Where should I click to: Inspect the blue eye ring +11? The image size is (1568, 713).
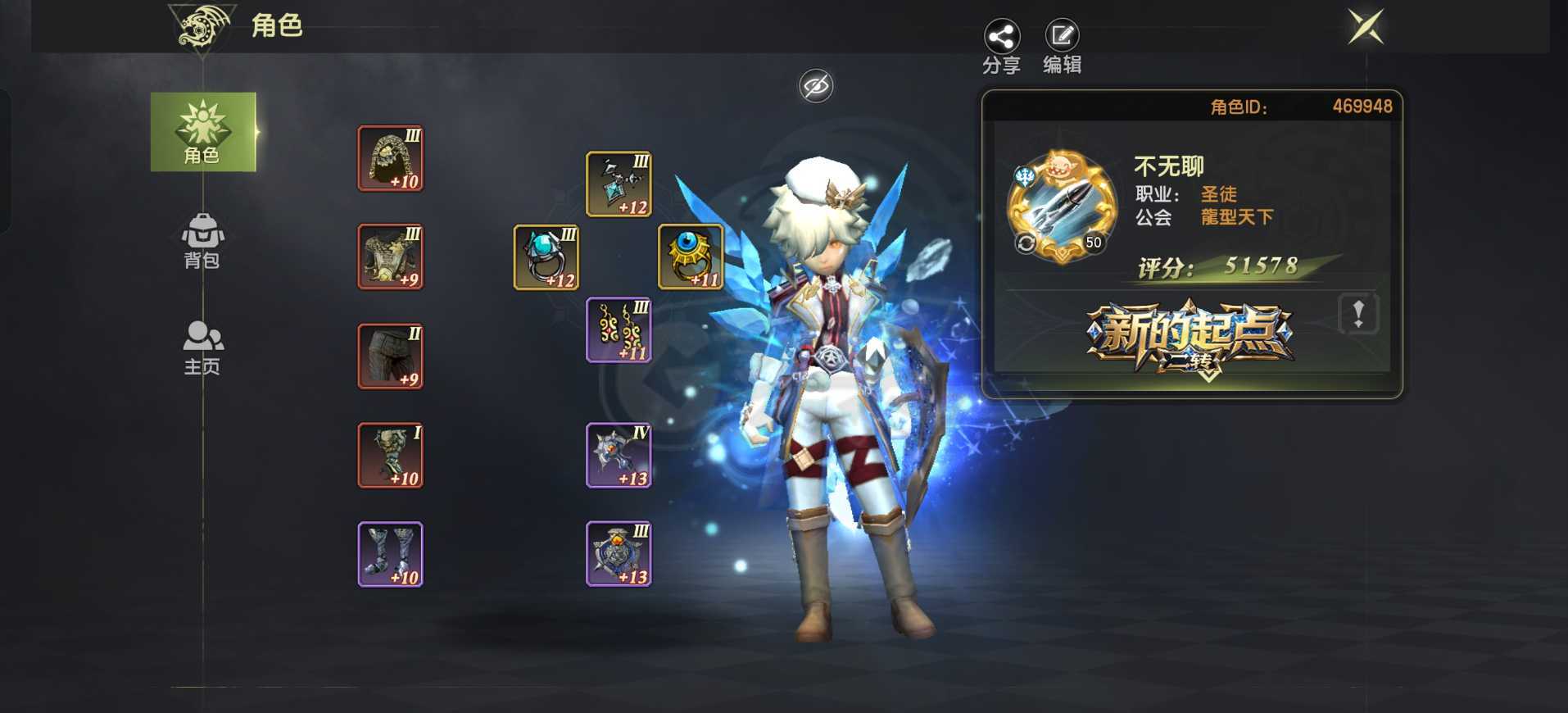click(691, 257)
